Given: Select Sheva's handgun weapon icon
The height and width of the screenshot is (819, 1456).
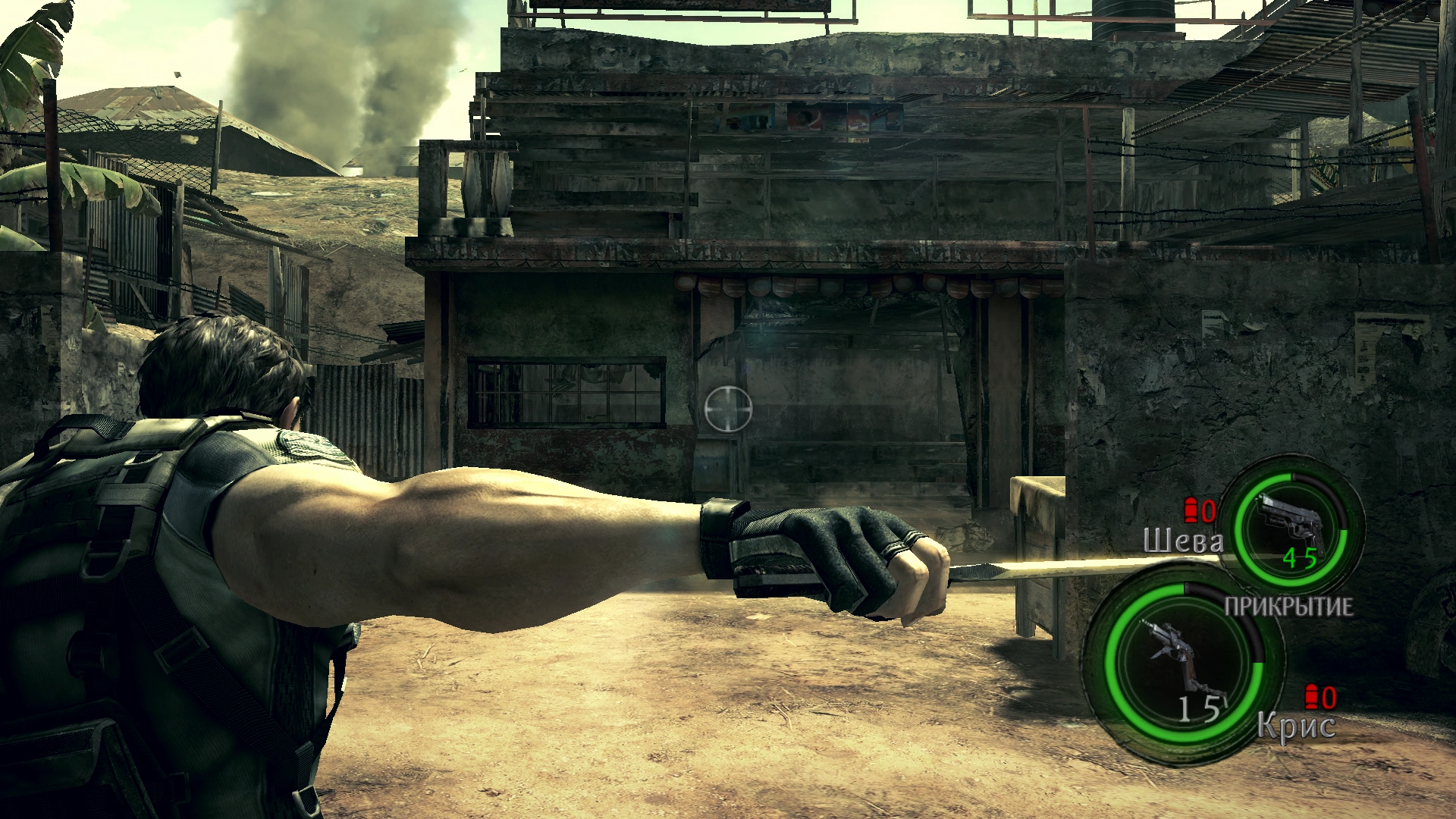Looking at the screenshot, I should (1291, 522).
